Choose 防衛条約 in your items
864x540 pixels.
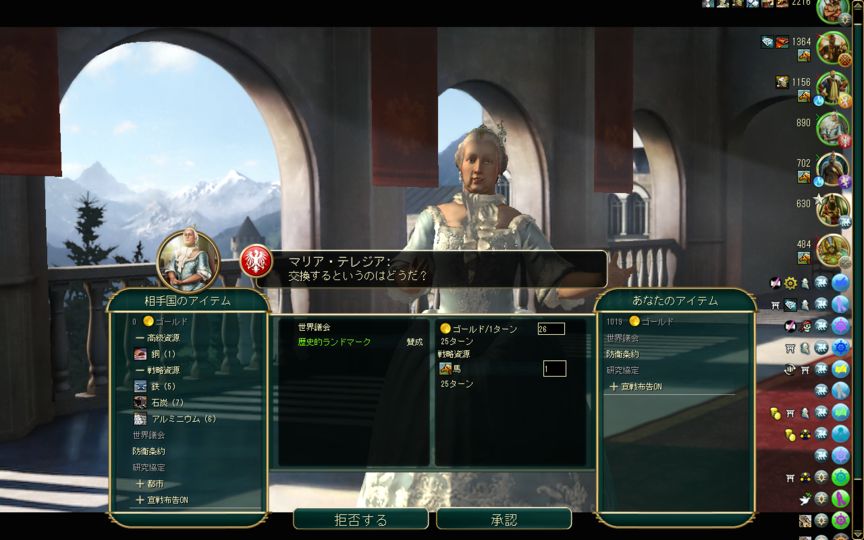point(622,354)
